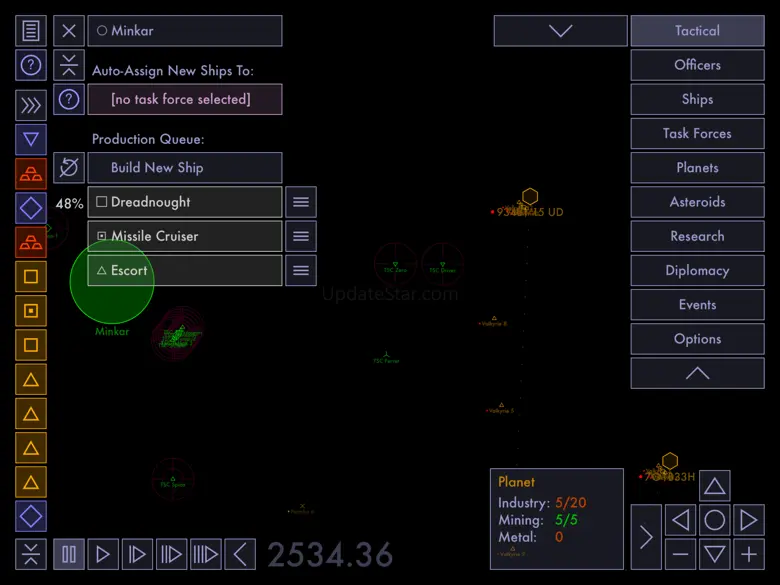Open the Officers menu

pyautogui.click(x=697, y=65)
